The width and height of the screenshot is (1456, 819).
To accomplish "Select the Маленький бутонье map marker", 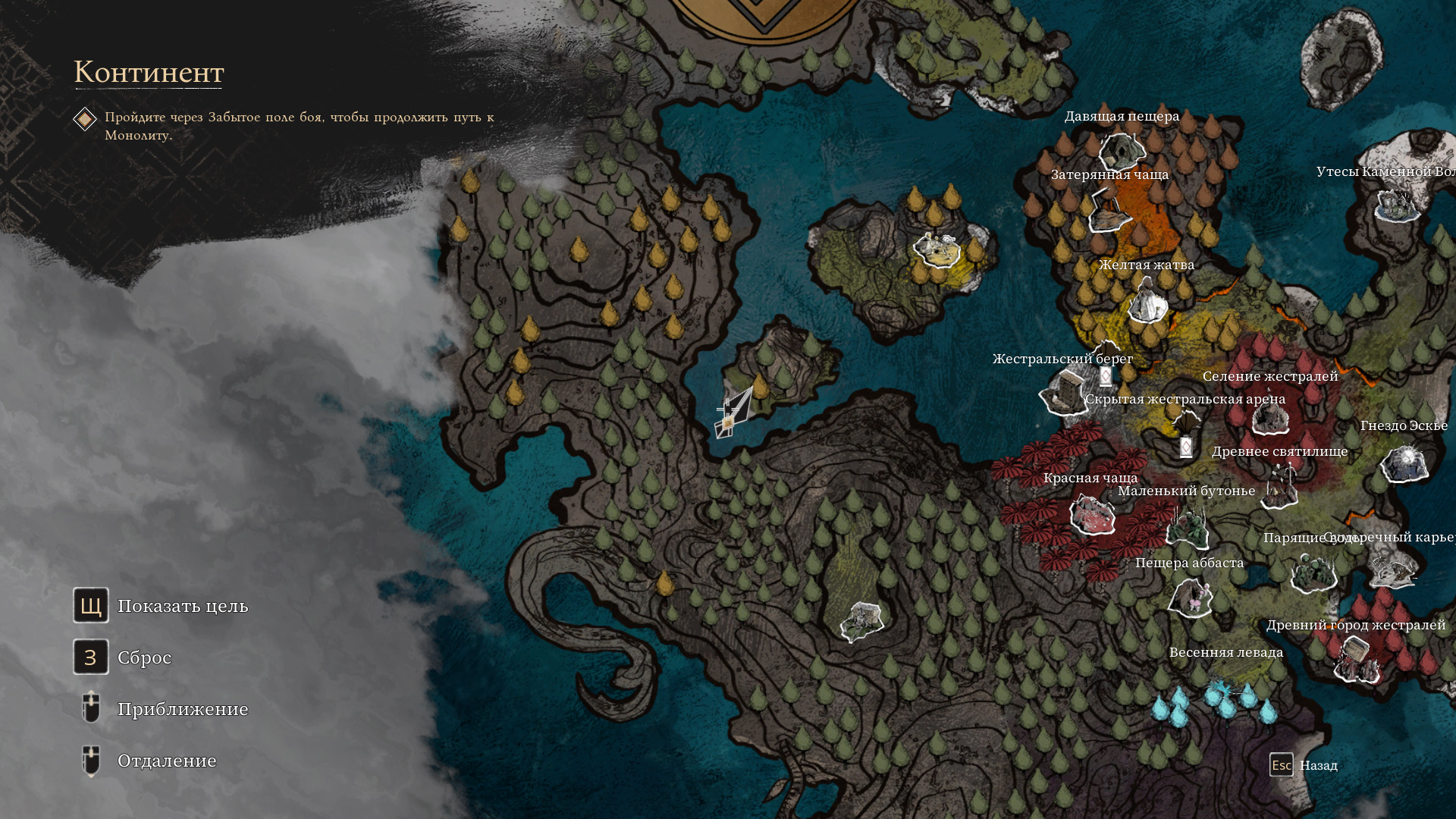I will (x=1187, y=526).
